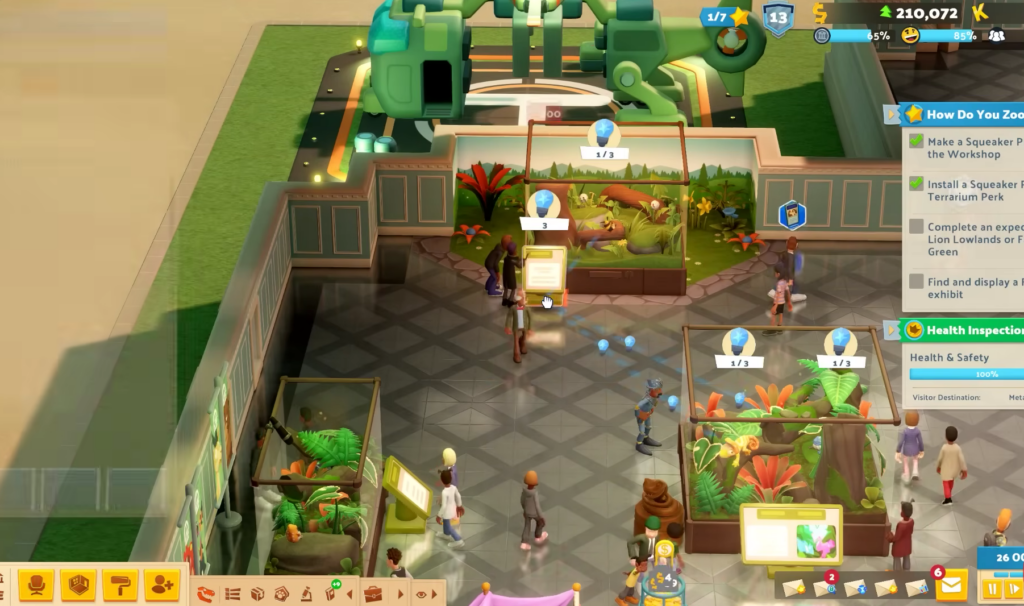Select the play speed button
1024x606 pixels.
point(1012,588)
